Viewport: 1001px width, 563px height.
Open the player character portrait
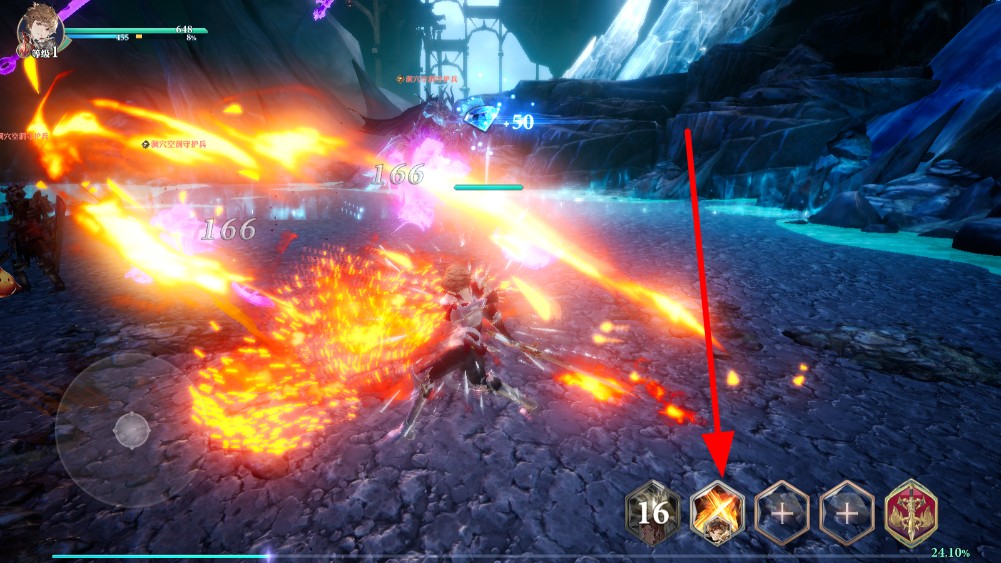click(40, 30)
